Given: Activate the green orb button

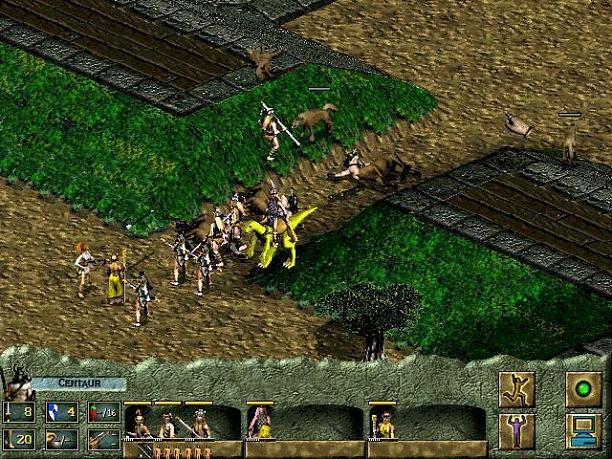Looking at the screenshot, I should (x=583, y=389).
